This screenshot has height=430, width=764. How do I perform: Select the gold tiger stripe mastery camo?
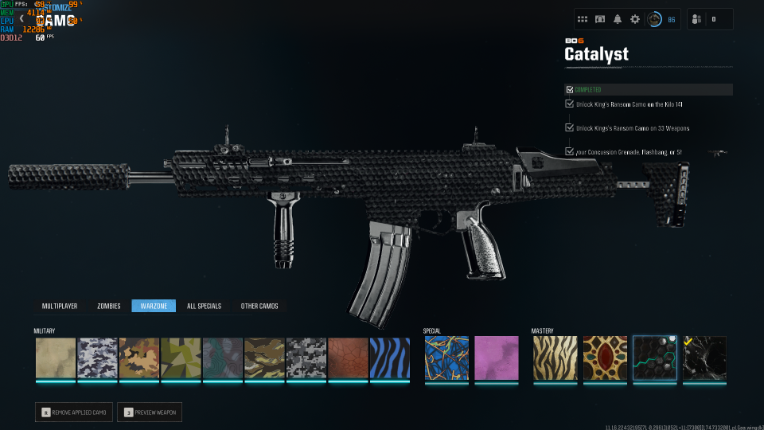click(x=555, y=357)
